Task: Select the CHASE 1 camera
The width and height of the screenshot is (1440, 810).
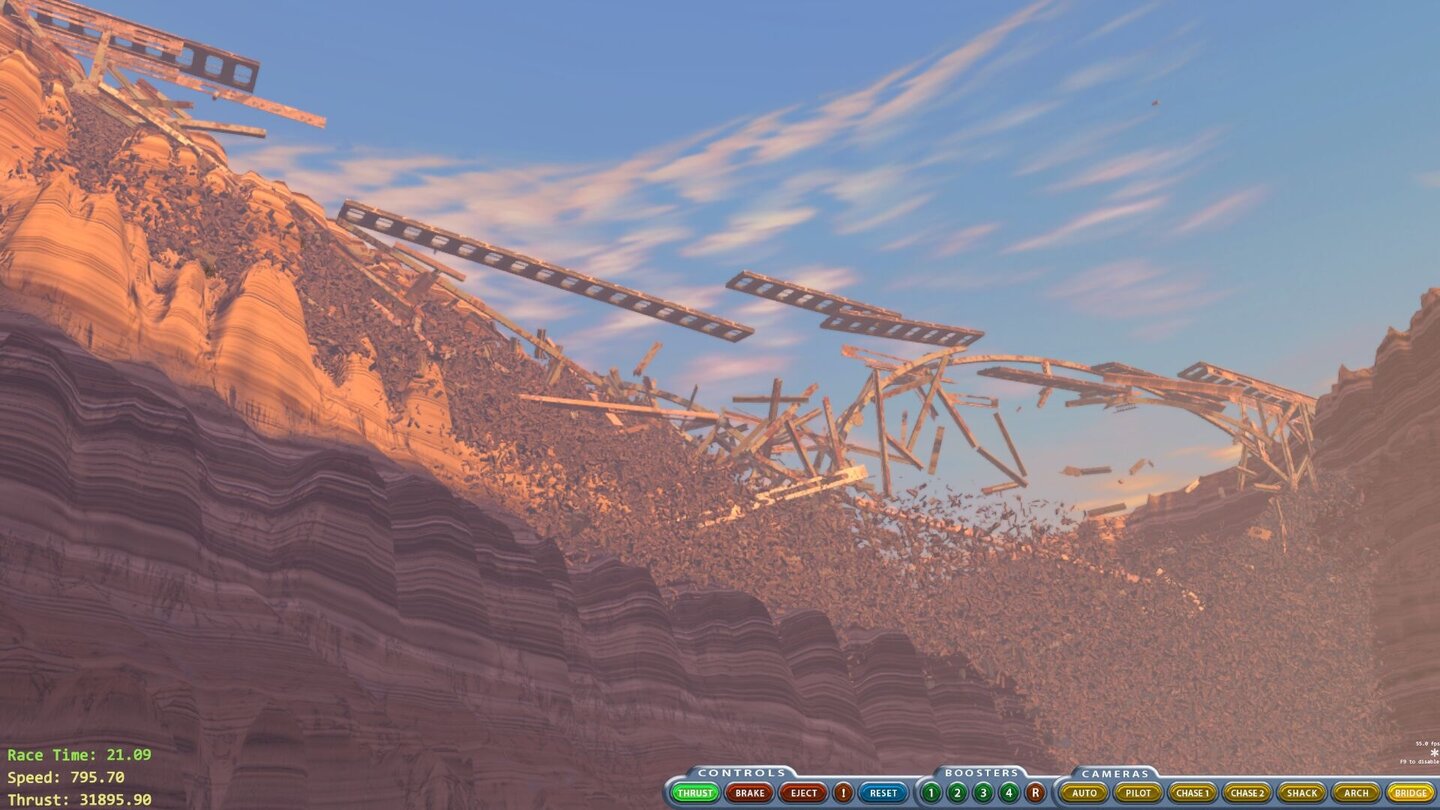Action: [1193, 792]
